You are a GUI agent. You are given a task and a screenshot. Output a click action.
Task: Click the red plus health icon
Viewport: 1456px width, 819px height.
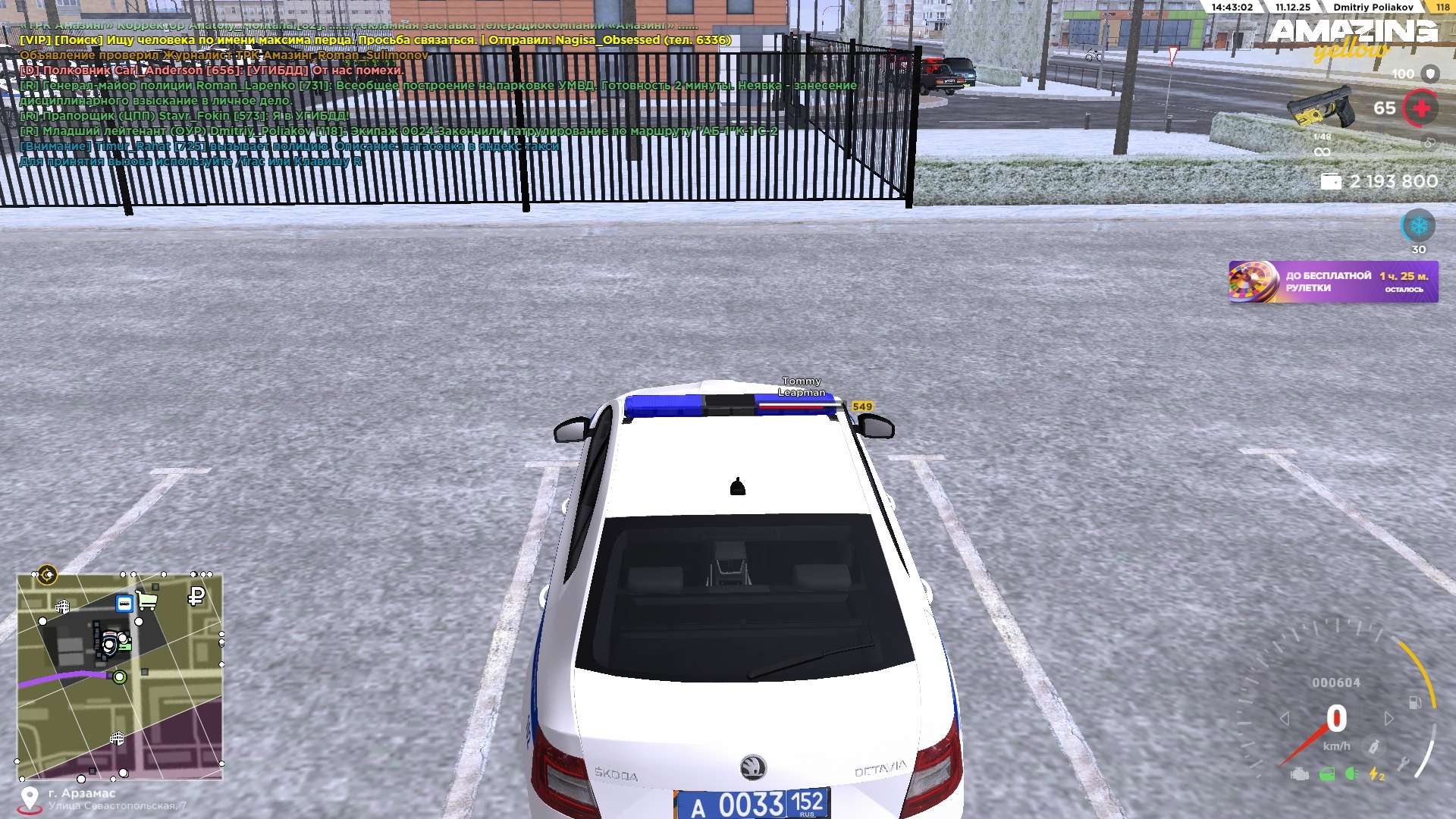(1421, 108)
